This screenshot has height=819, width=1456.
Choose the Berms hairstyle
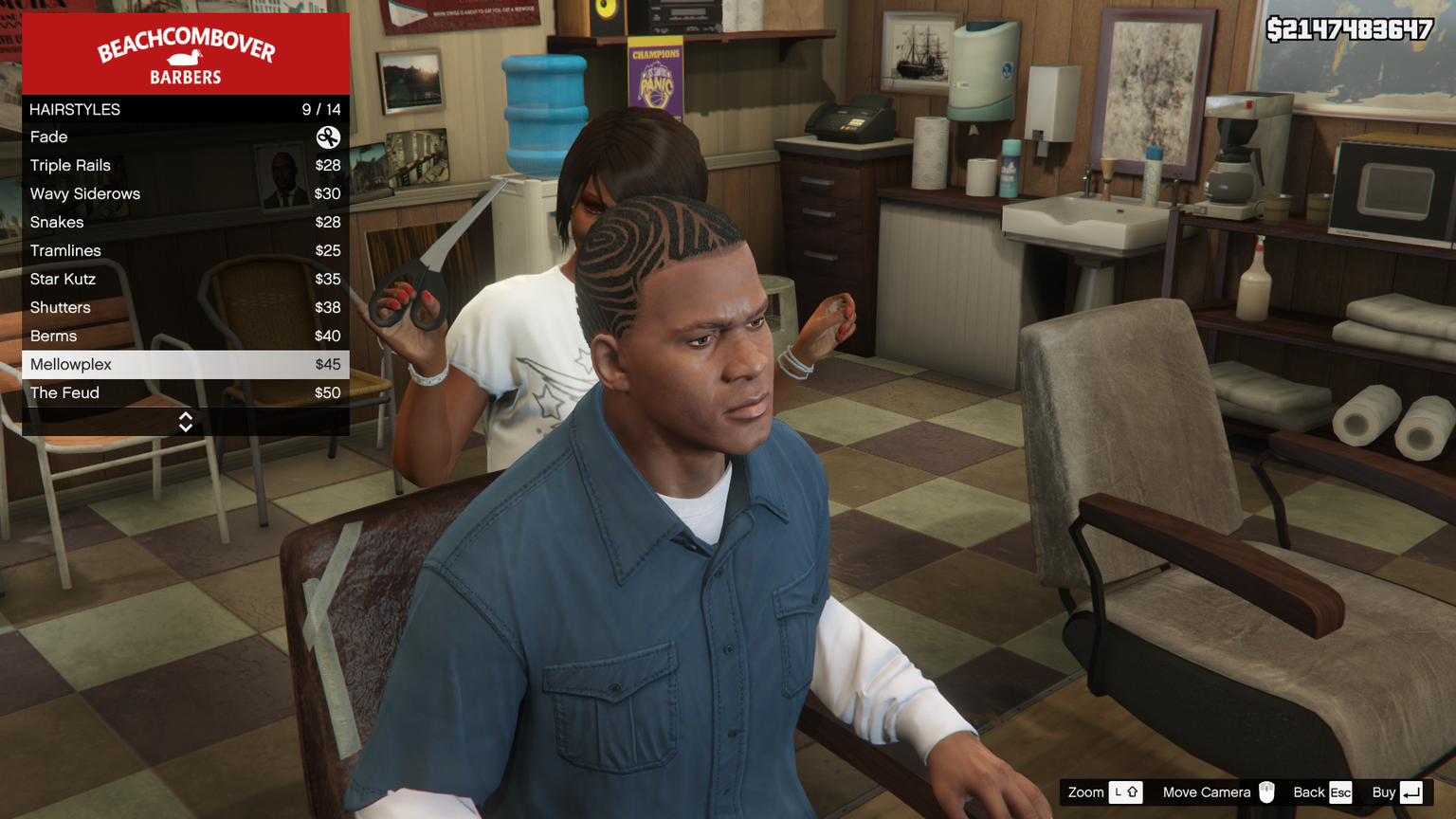click(x=185, y=337)
